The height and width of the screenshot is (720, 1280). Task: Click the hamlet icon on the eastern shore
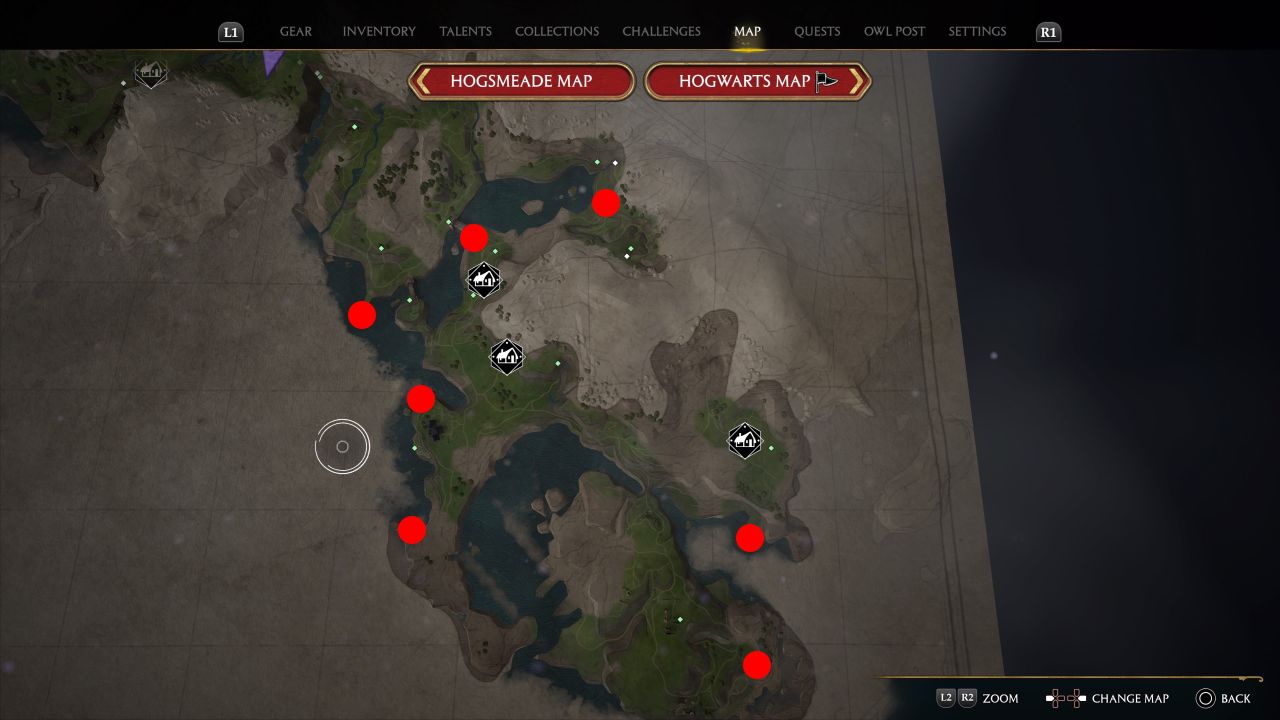745,440
